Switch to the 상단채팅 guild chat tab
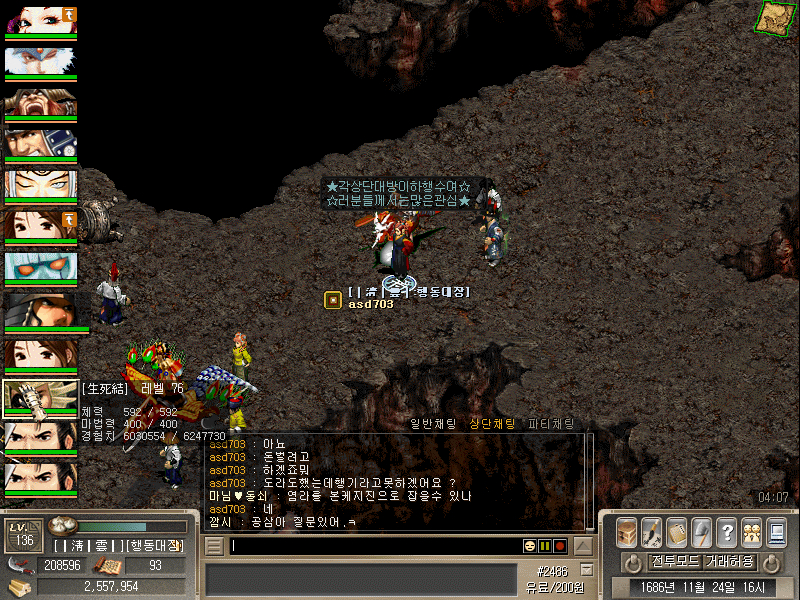800x600 pixels. pyautogui.click(x=492, y=424)
